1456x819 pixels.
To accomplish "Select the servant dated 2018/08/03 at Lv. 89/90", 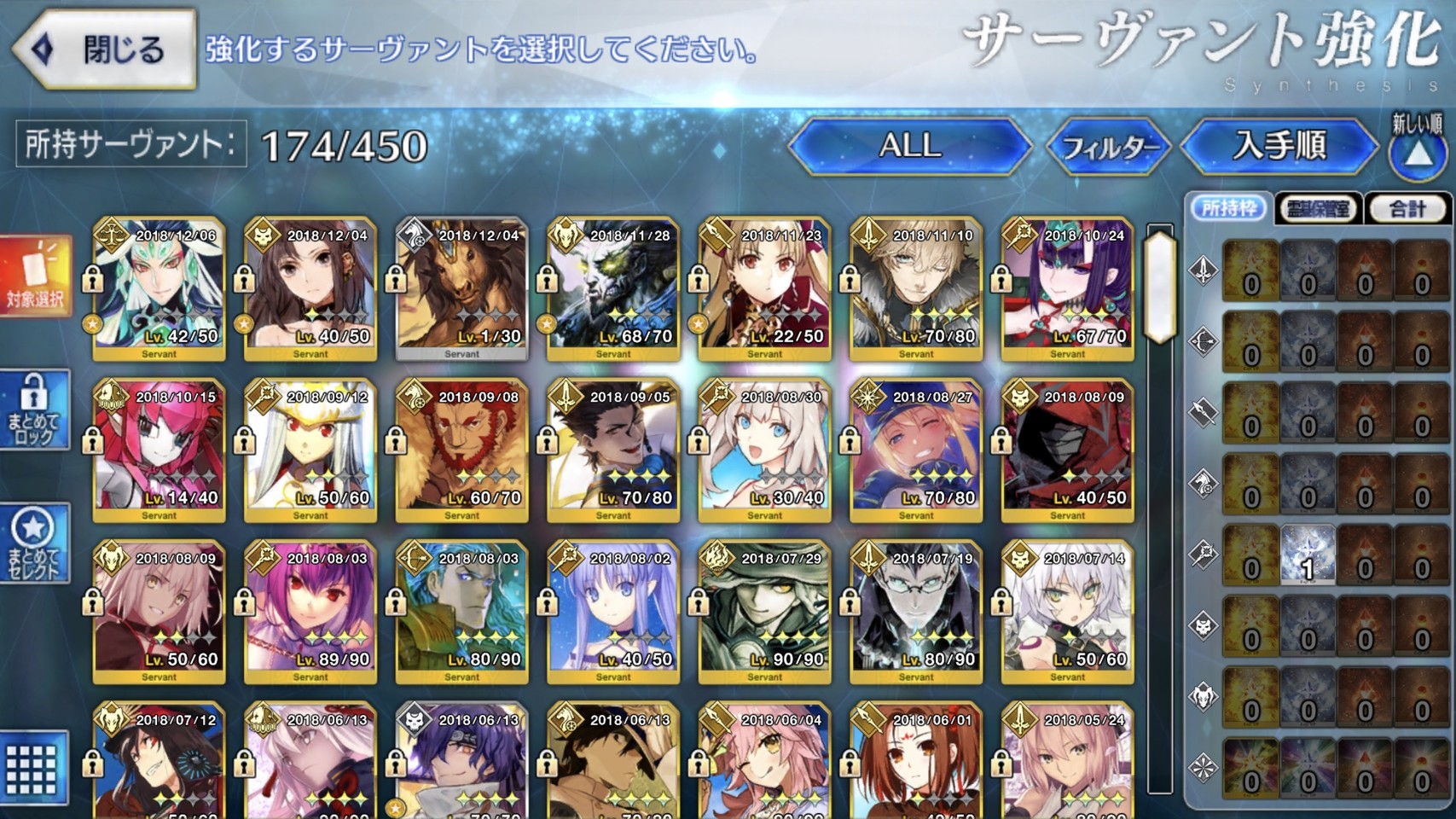I will point(310,612).
